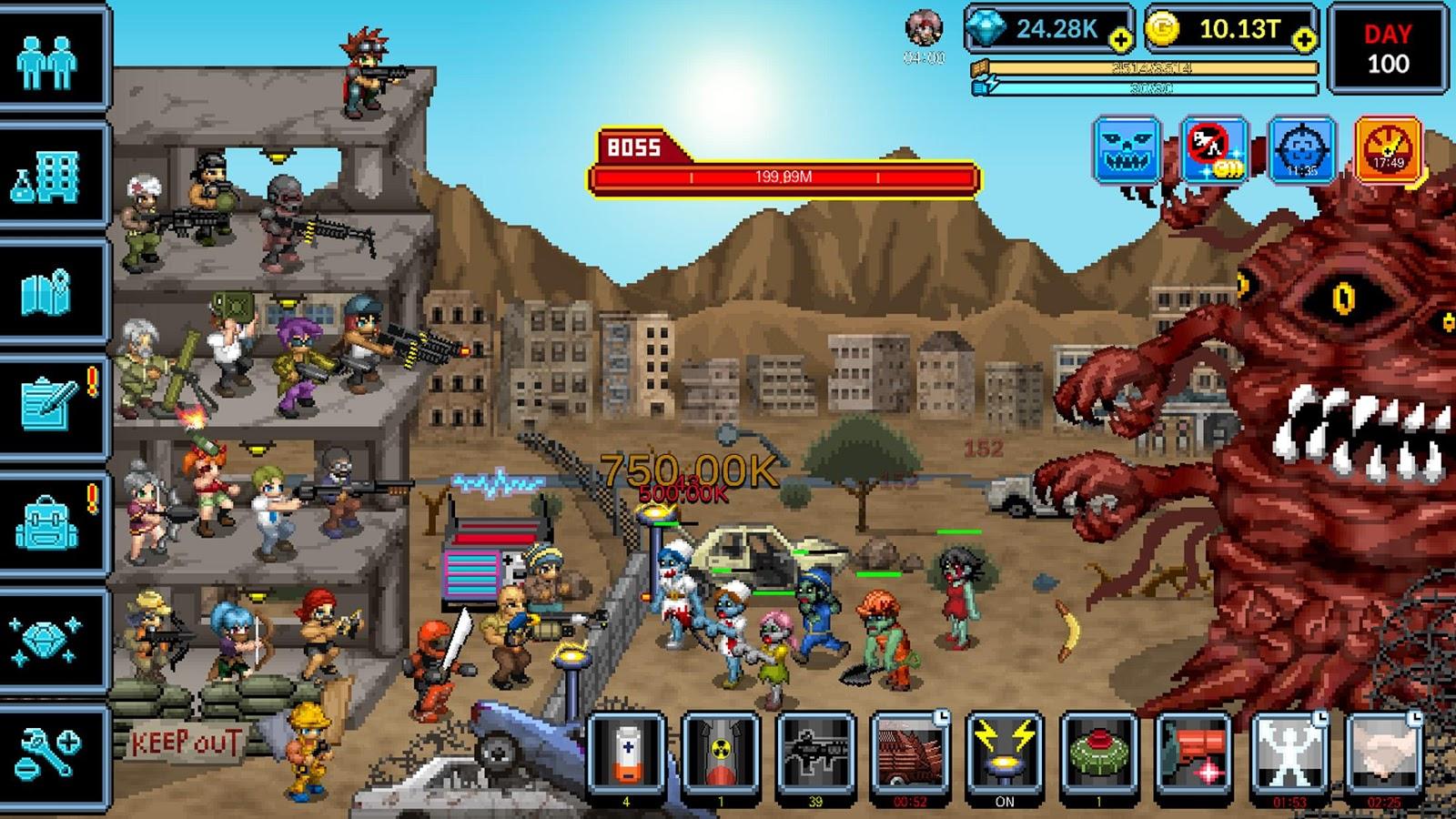Viewport: 1456px width, 819px height.
Task: Toggle the lightning tesla tower ON switch
Action: click(1005, 753)
